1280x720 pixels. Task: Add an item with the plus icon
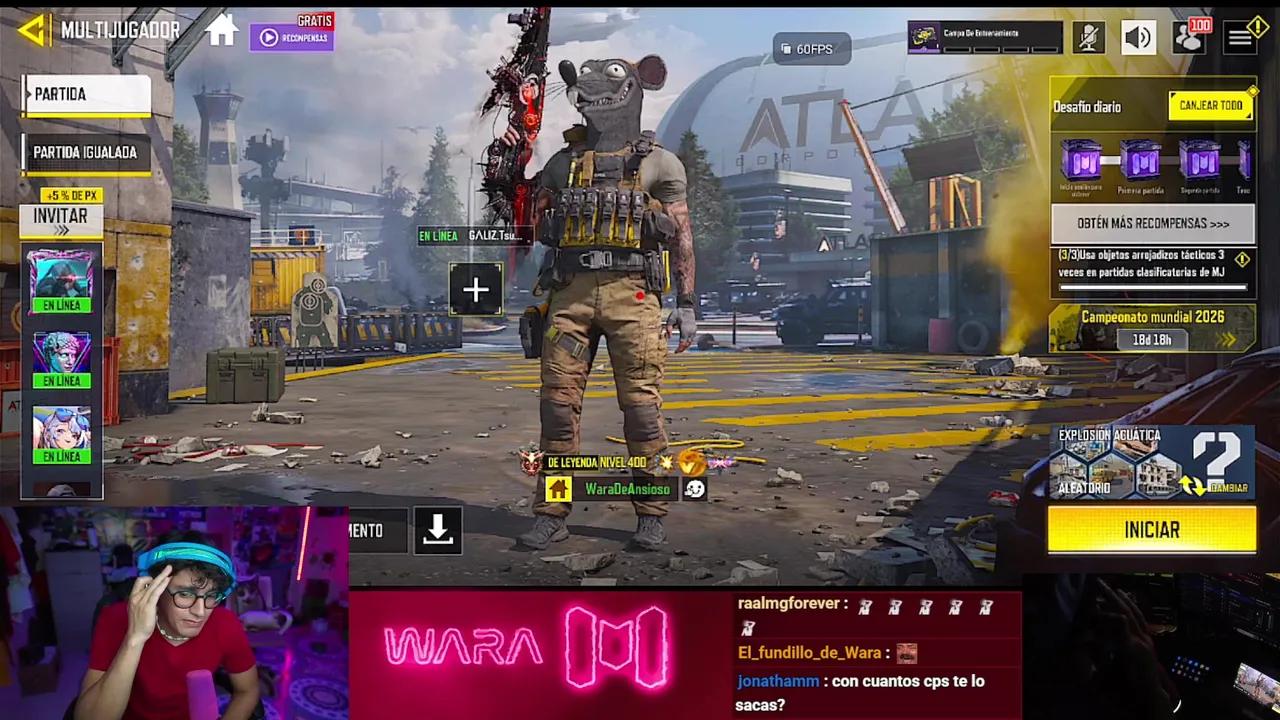coord(475,290)
